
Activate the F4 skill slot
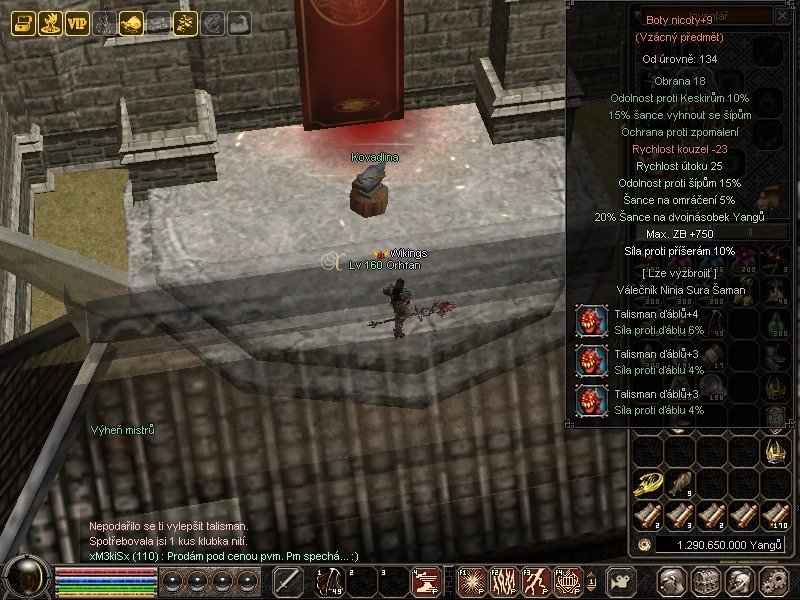566,580
